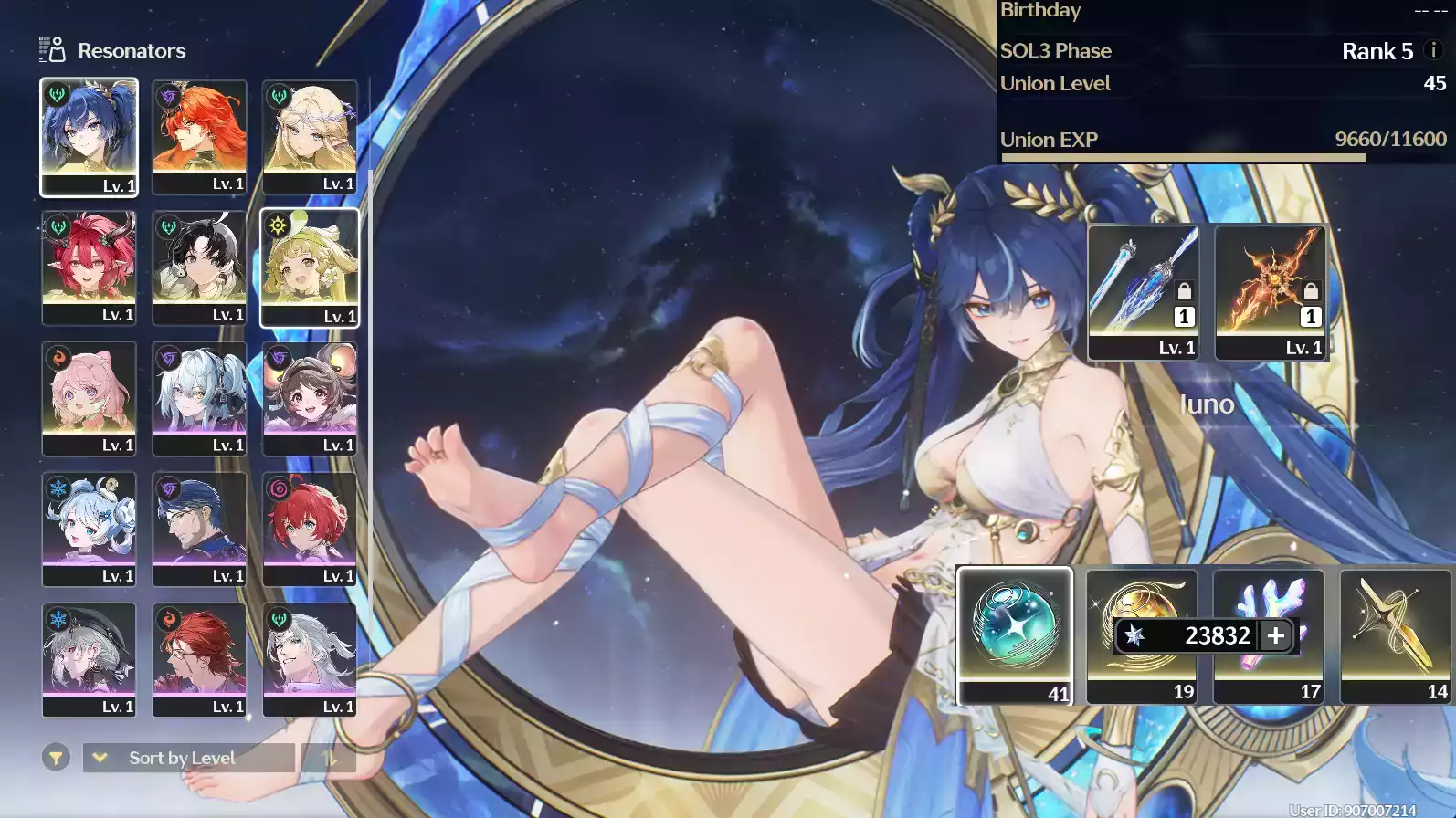
Task: Select the blue sword weapon tile
Action: point(1143,292)
